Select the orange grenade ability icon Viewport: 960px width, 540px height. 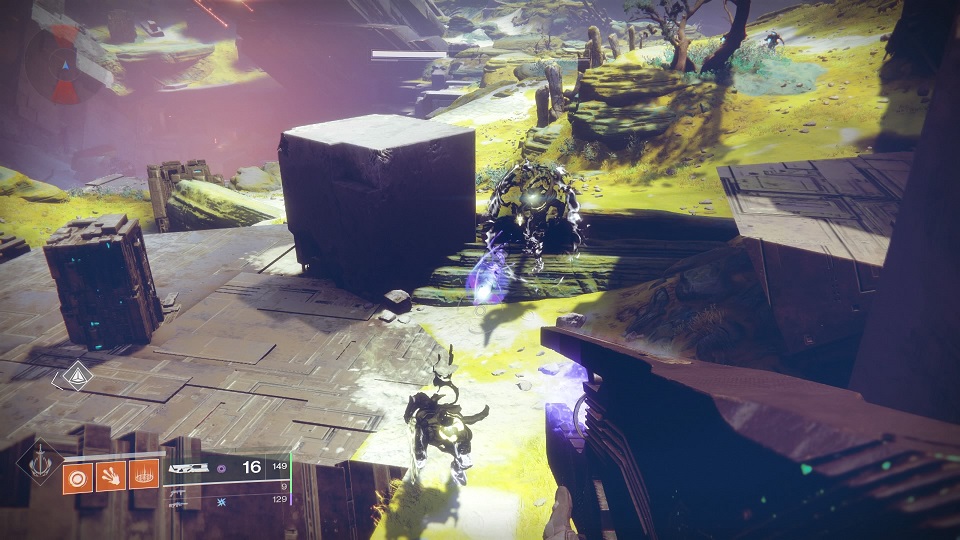[78, 478]
